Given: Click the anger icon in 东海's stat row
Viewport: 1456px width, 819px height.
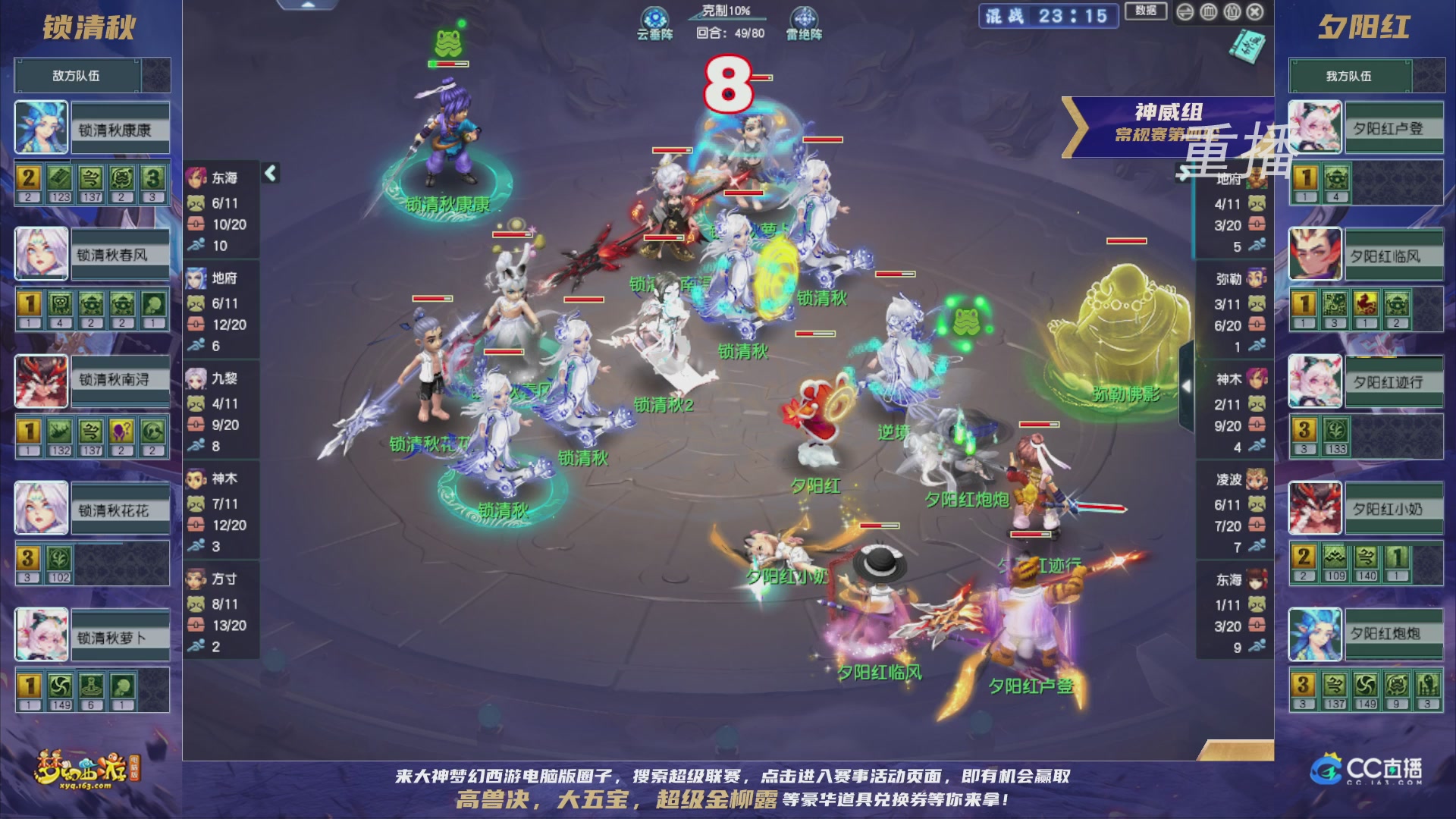Looking at the screenshot, I should [x=196, y=202].
